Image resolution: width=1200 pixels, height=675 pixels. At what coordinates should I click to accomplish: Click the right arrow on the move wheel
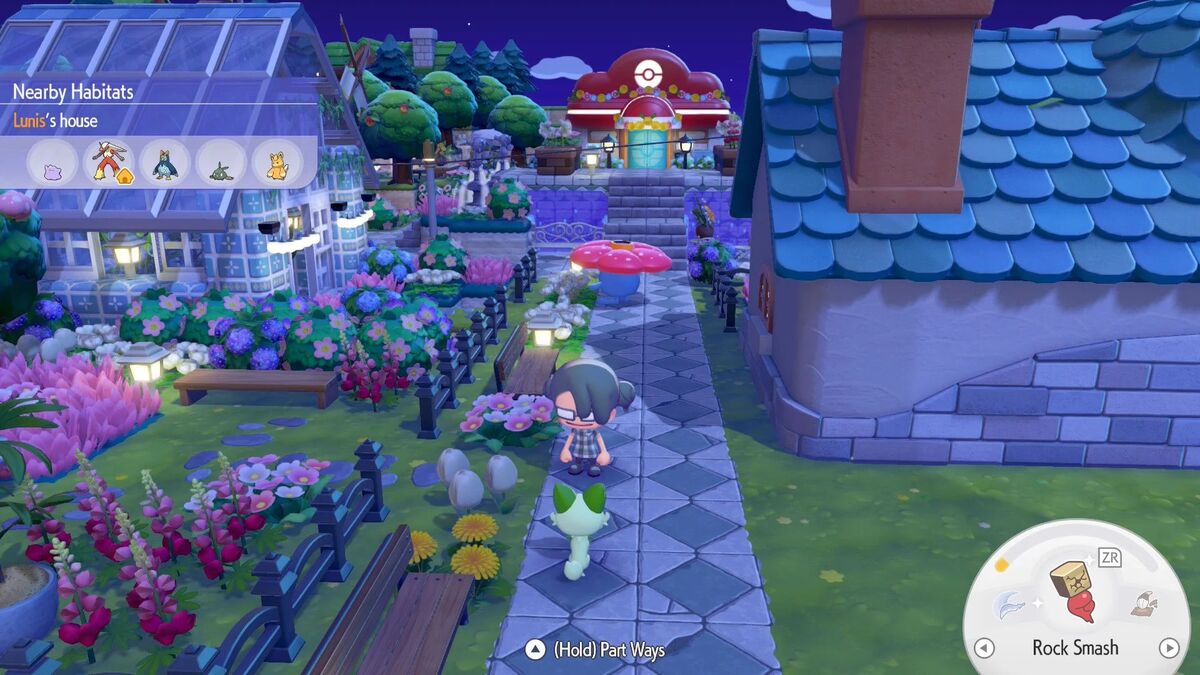point(1168,648)
